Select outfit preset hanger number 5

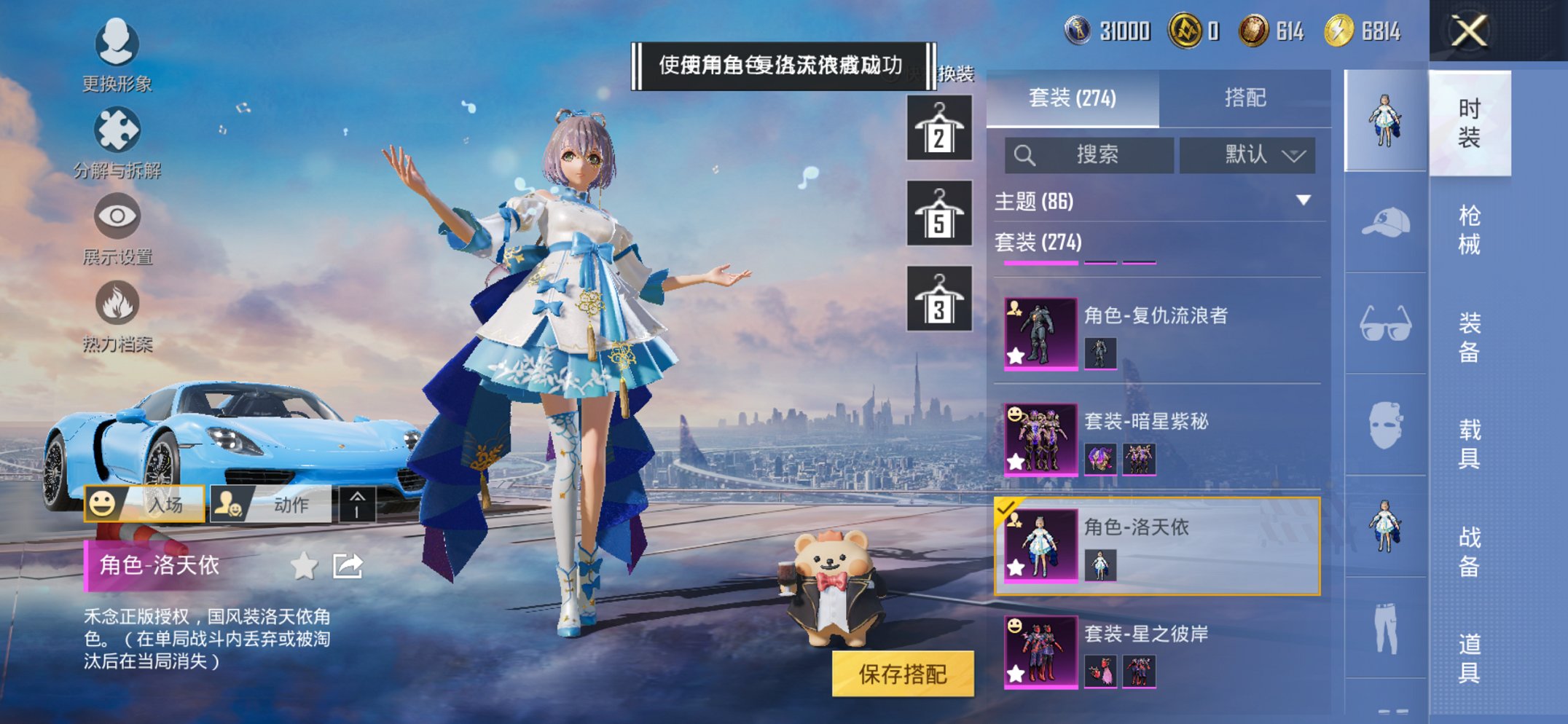[x=938, y=217]
